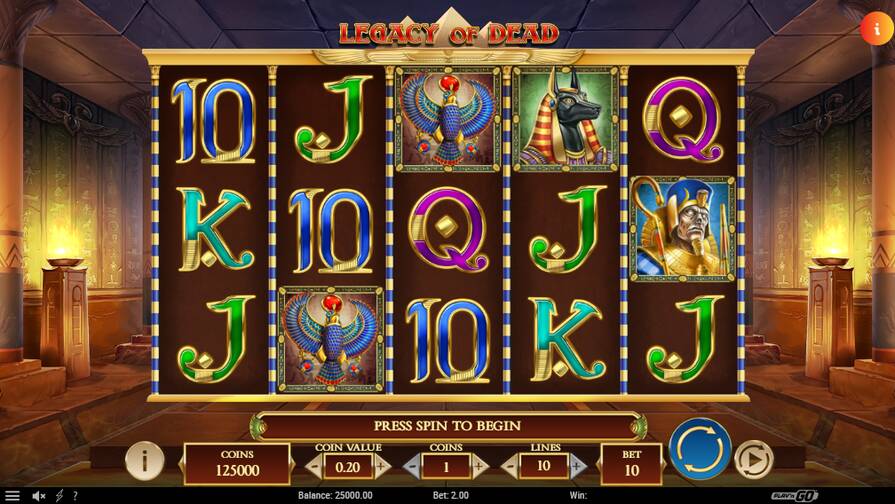Toggle the lightning fast play icon

point(59,495)
